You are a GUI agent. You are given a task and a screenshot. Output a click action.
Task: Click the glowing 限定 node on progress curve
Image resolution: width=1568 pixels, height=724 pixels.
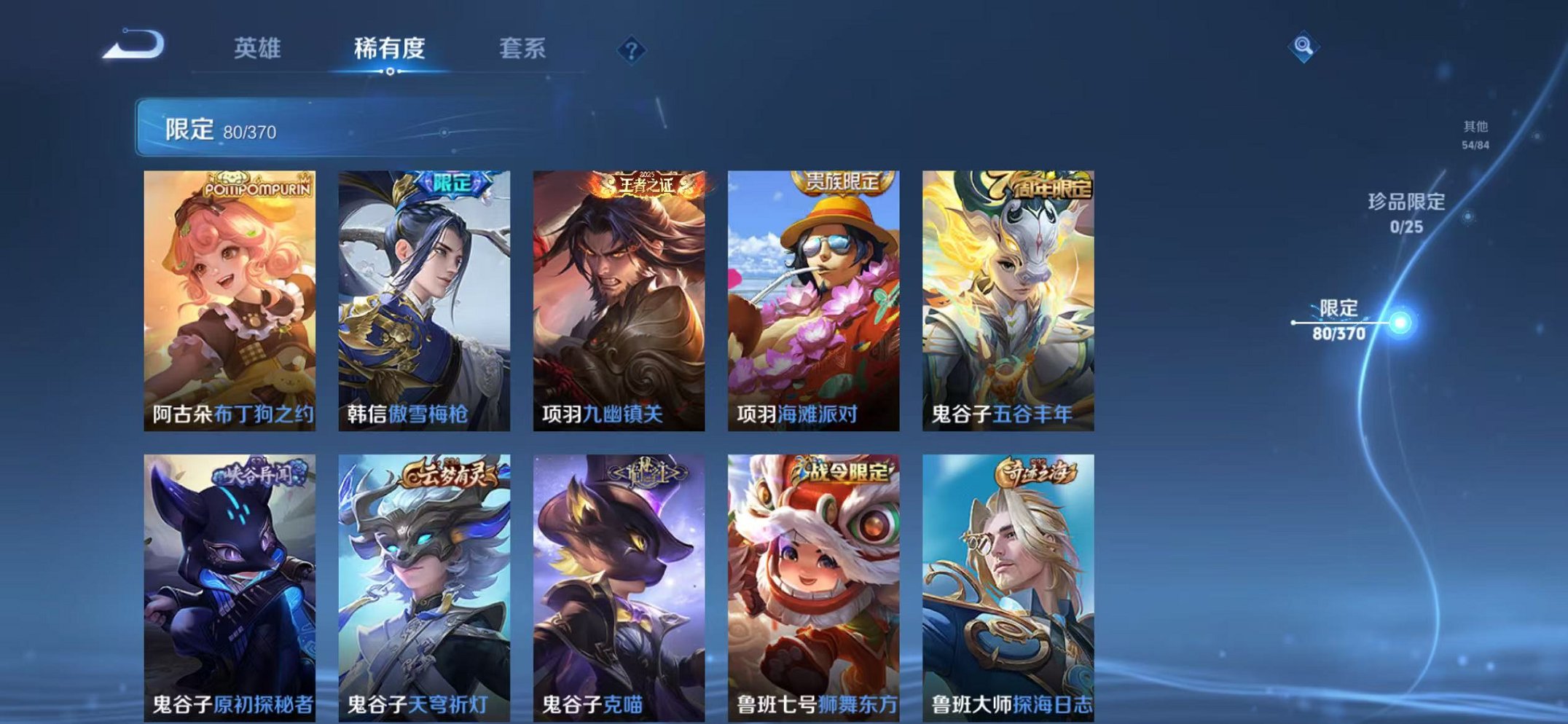point(1400,318)
